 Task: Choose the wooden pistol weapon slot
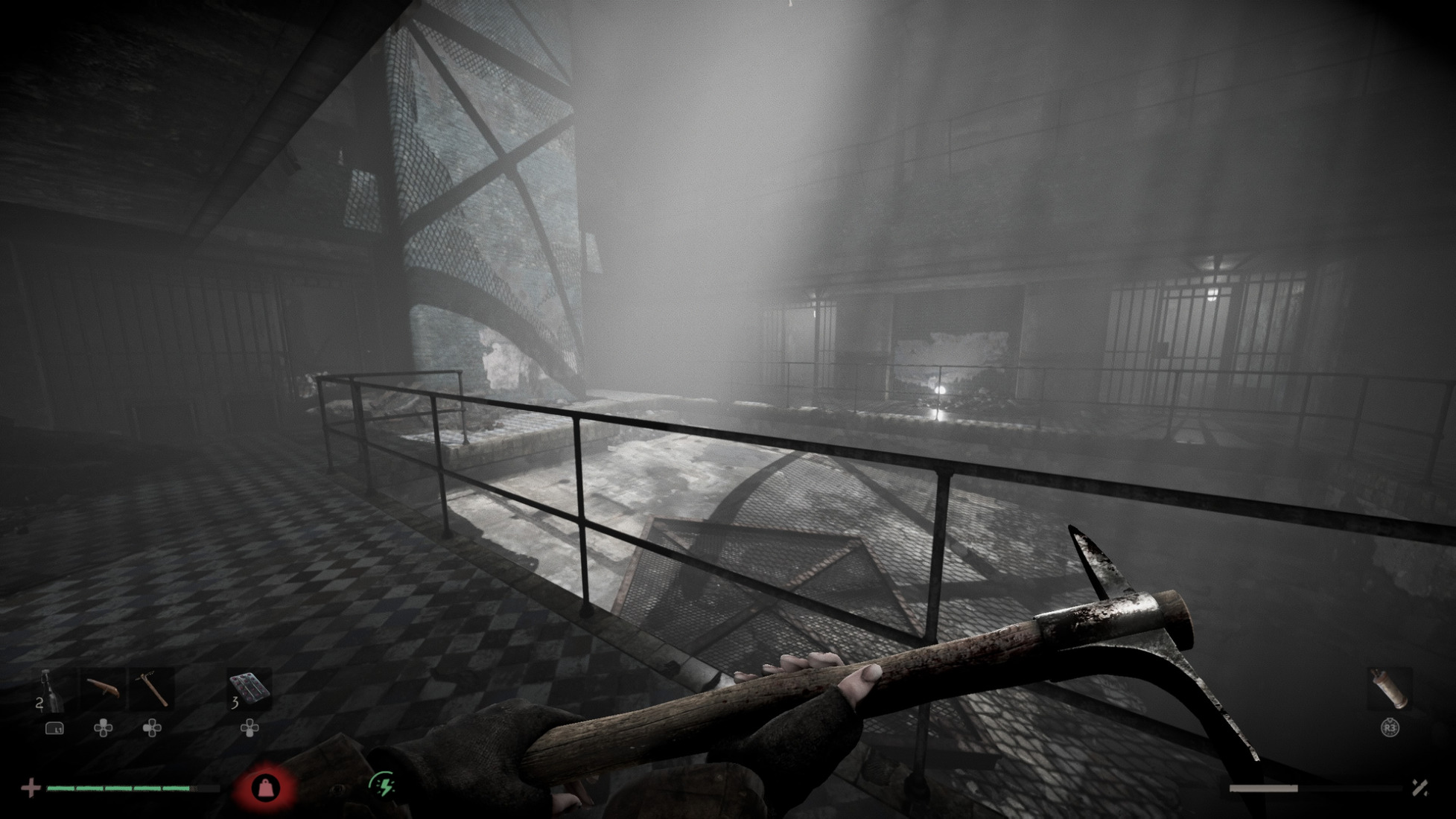103,689
